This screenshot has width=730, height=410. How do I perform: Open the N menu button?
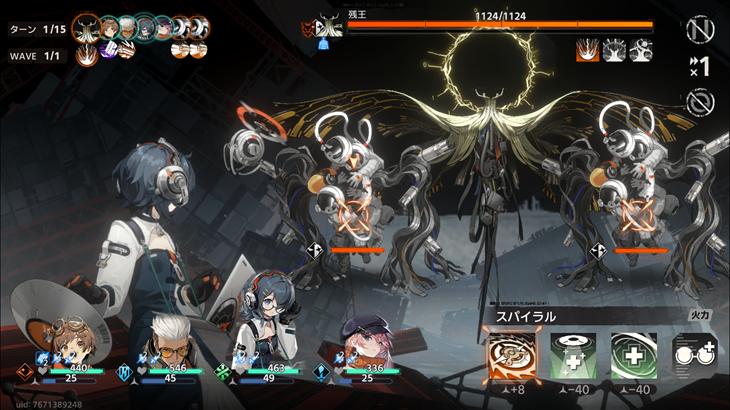coord(701,29)
